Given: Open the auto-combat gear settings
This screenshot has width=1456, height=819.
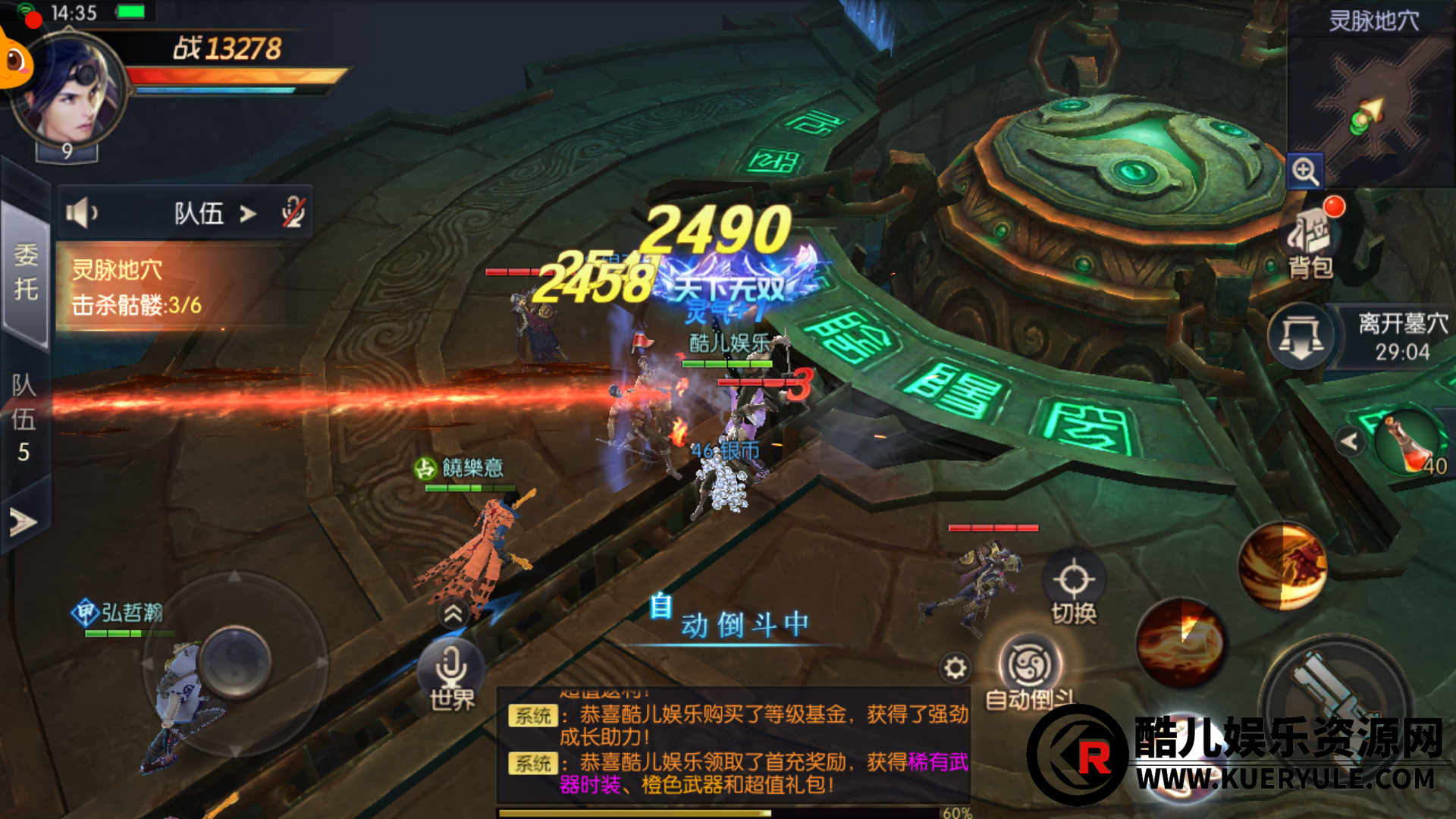Looking at the screenshot, I should [x=955, y=668].
